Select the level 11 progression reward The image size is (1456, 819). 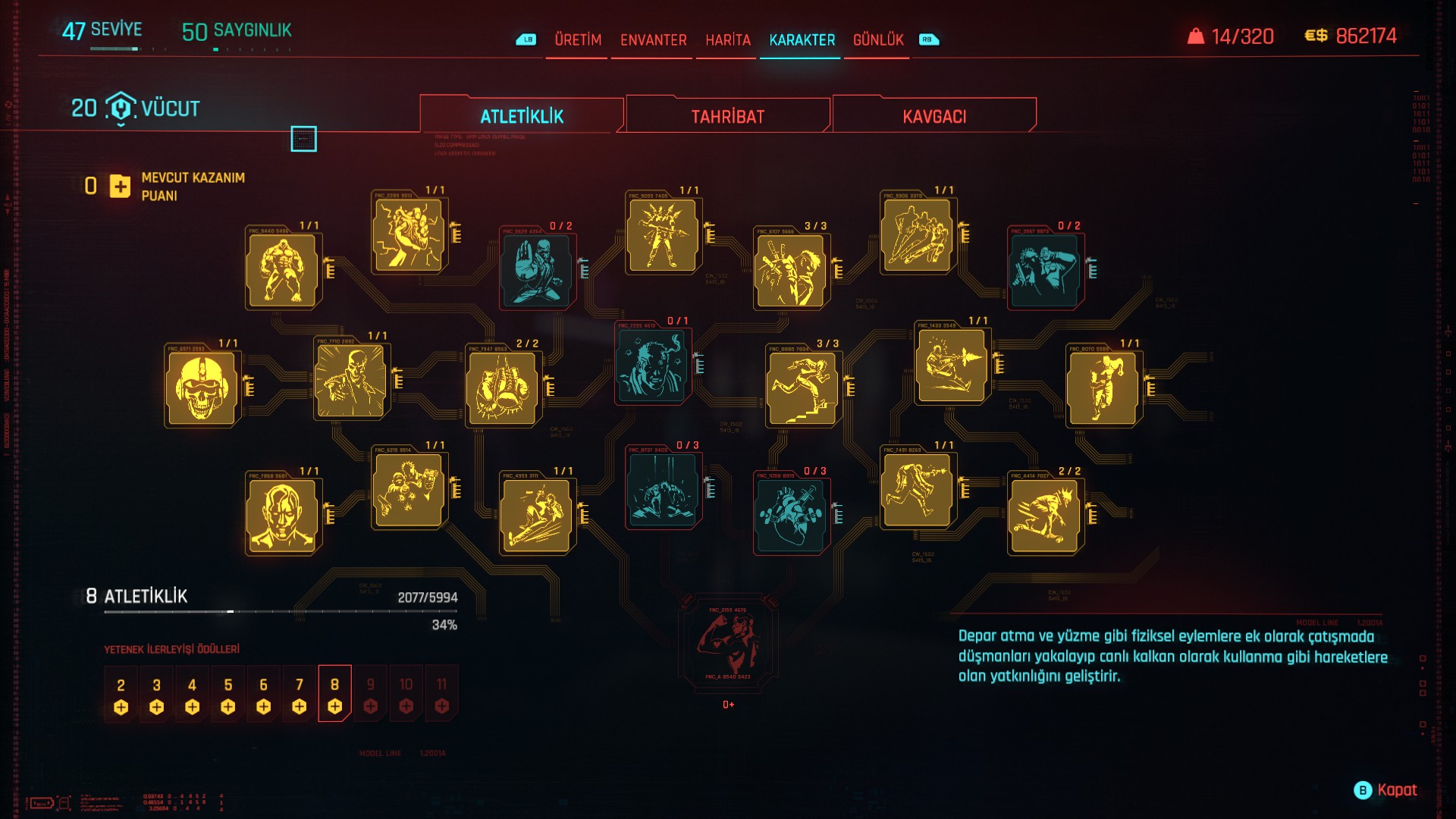[441, 694]
